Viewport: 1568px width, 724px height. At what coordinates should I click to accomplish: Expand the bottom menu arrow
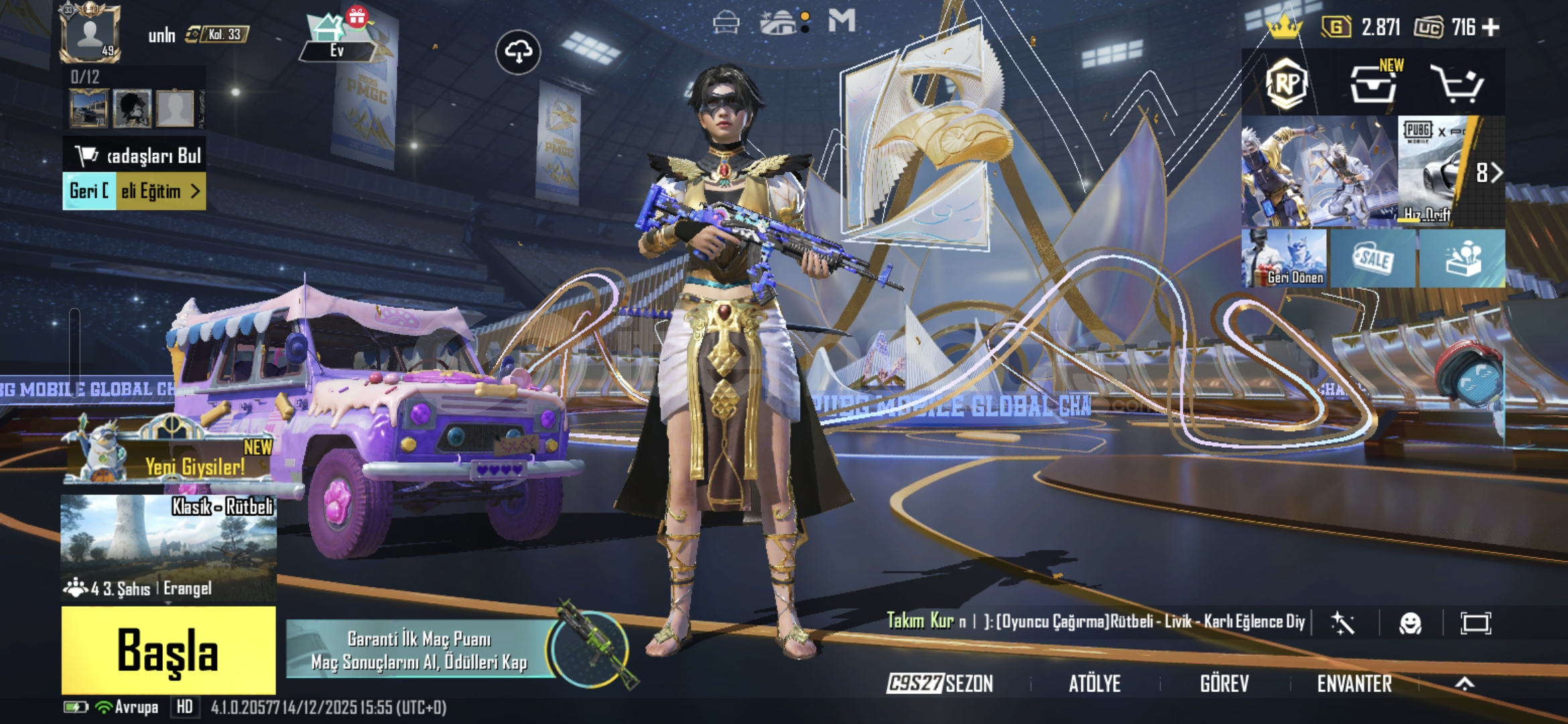pyautogui.click(x=1465, y=683)
